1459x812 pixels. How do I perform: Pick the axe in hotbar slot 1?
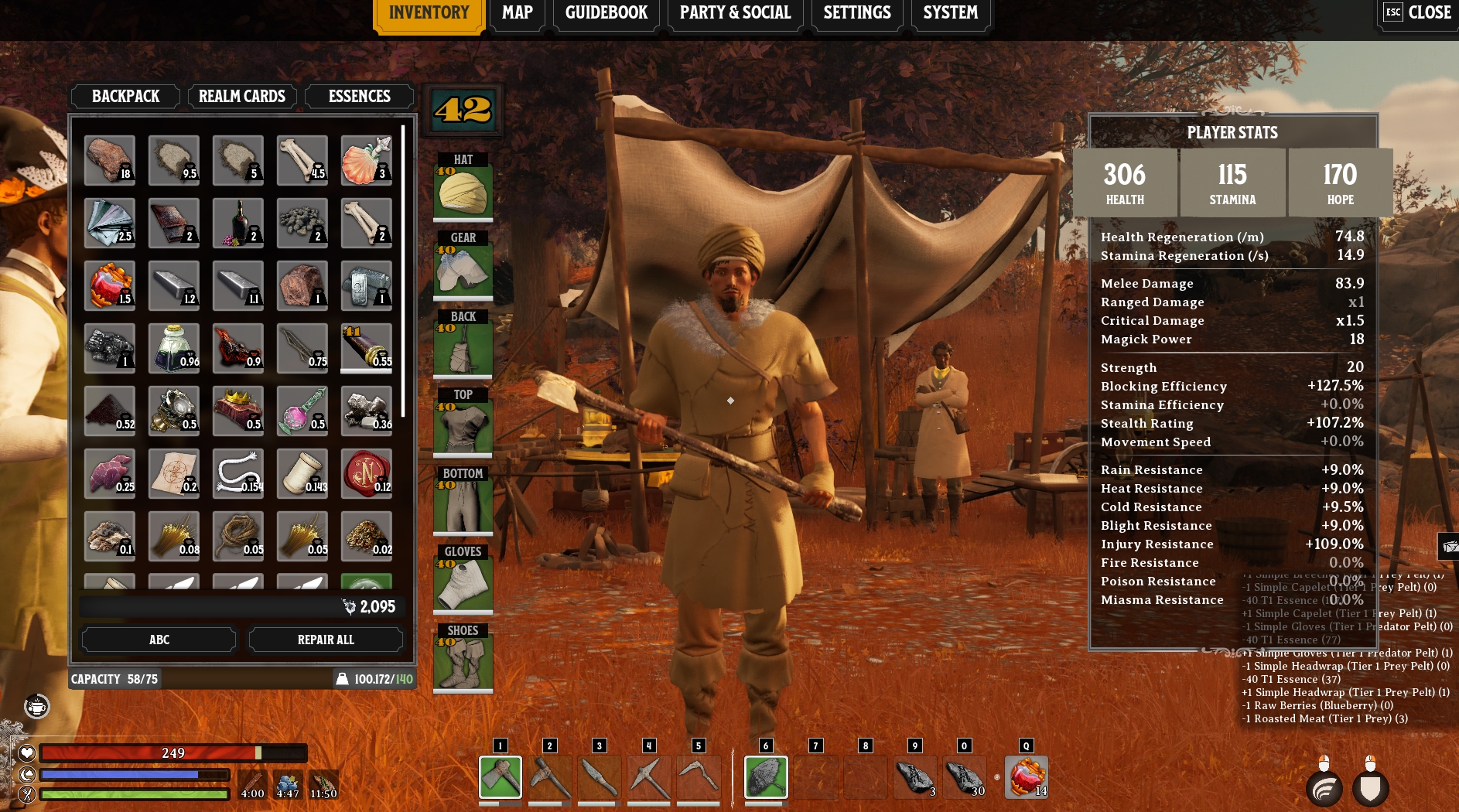(501, 776)
